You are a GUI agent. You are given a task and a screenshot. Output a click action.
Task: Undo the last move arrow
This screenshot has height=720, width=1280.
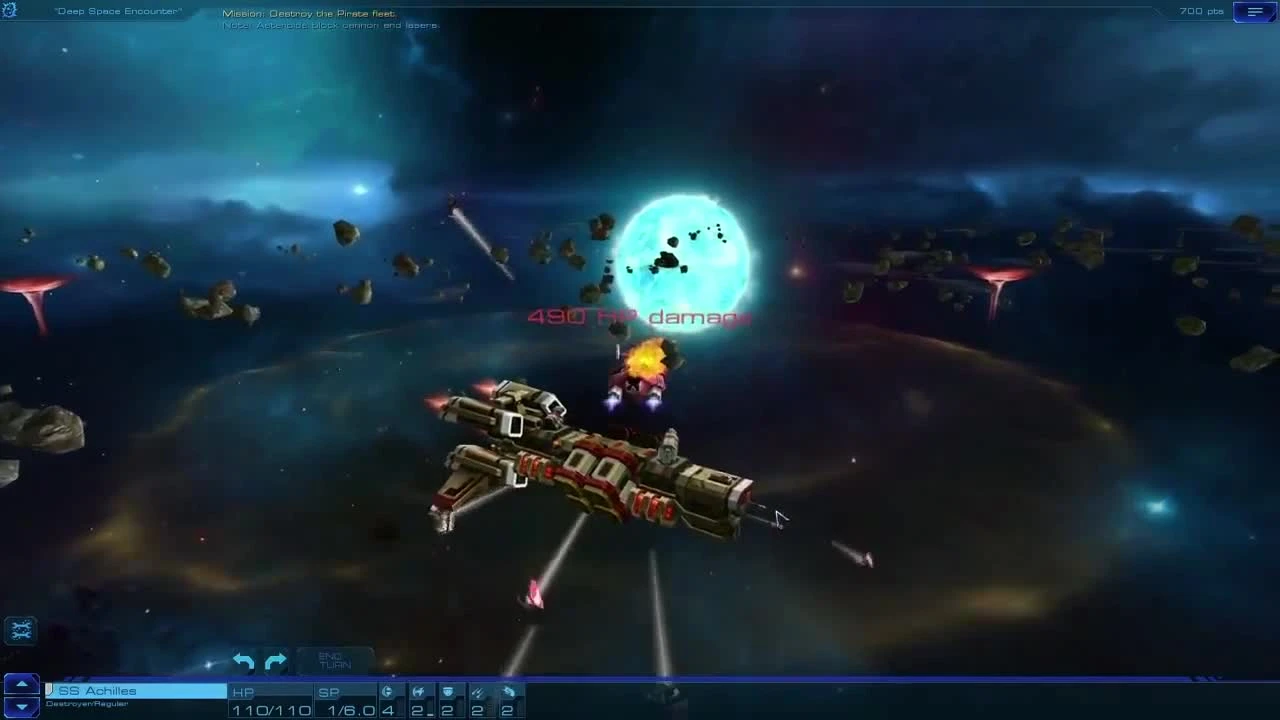pos(242,661)
